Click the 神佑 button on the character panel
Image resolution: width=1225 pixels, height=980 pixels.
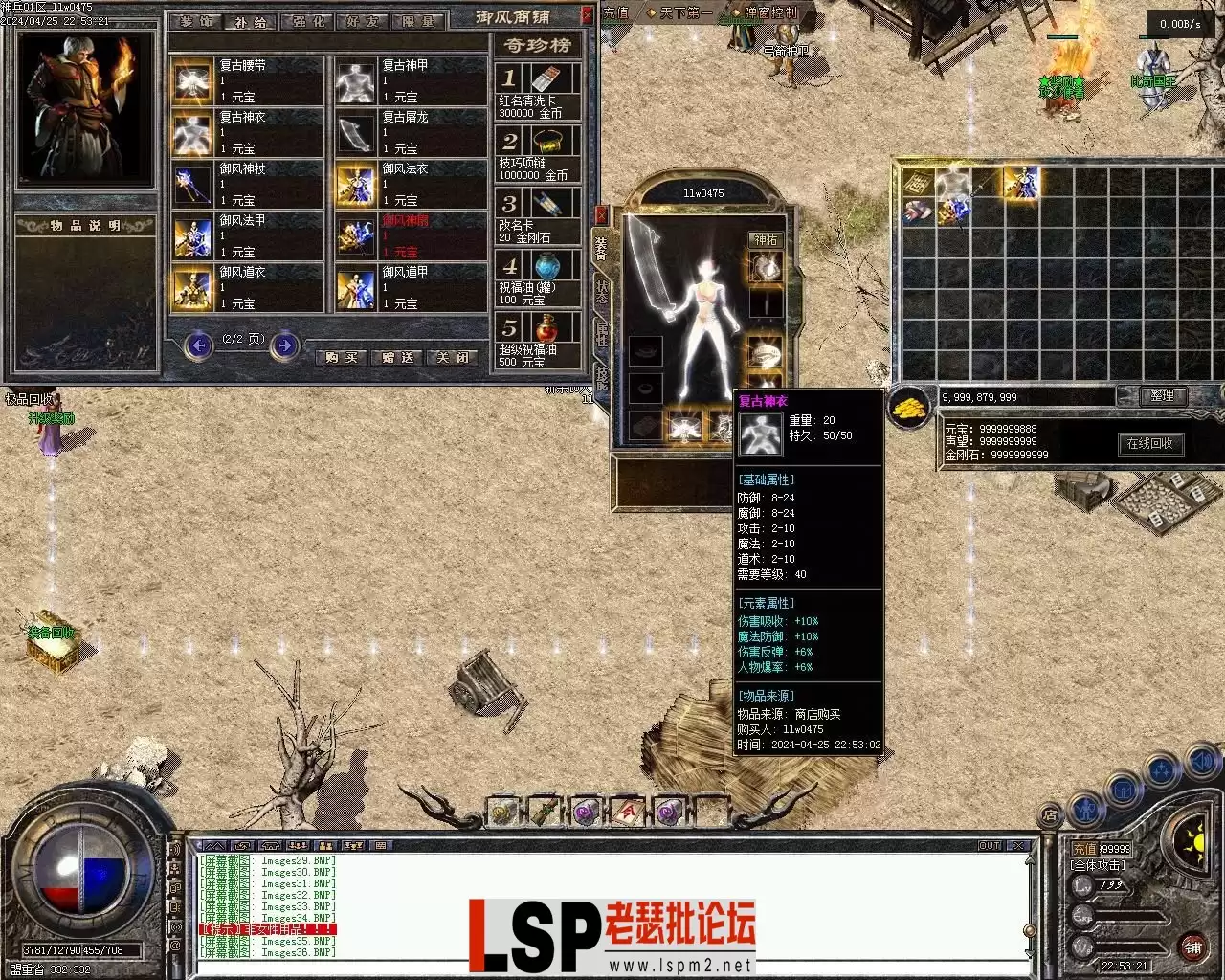coord(766,240)
